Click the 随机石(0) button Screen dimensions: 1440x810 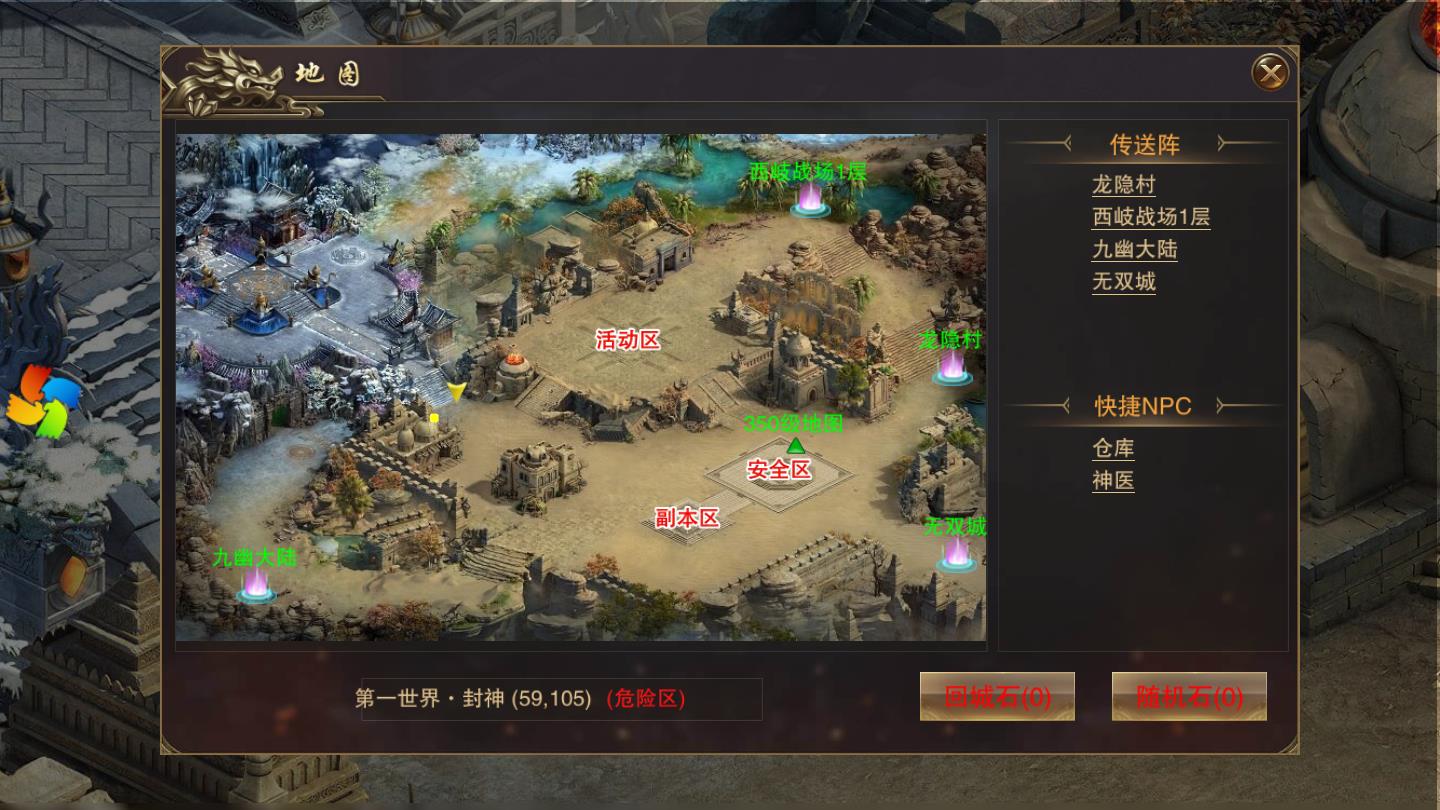tap(1188, 696)
